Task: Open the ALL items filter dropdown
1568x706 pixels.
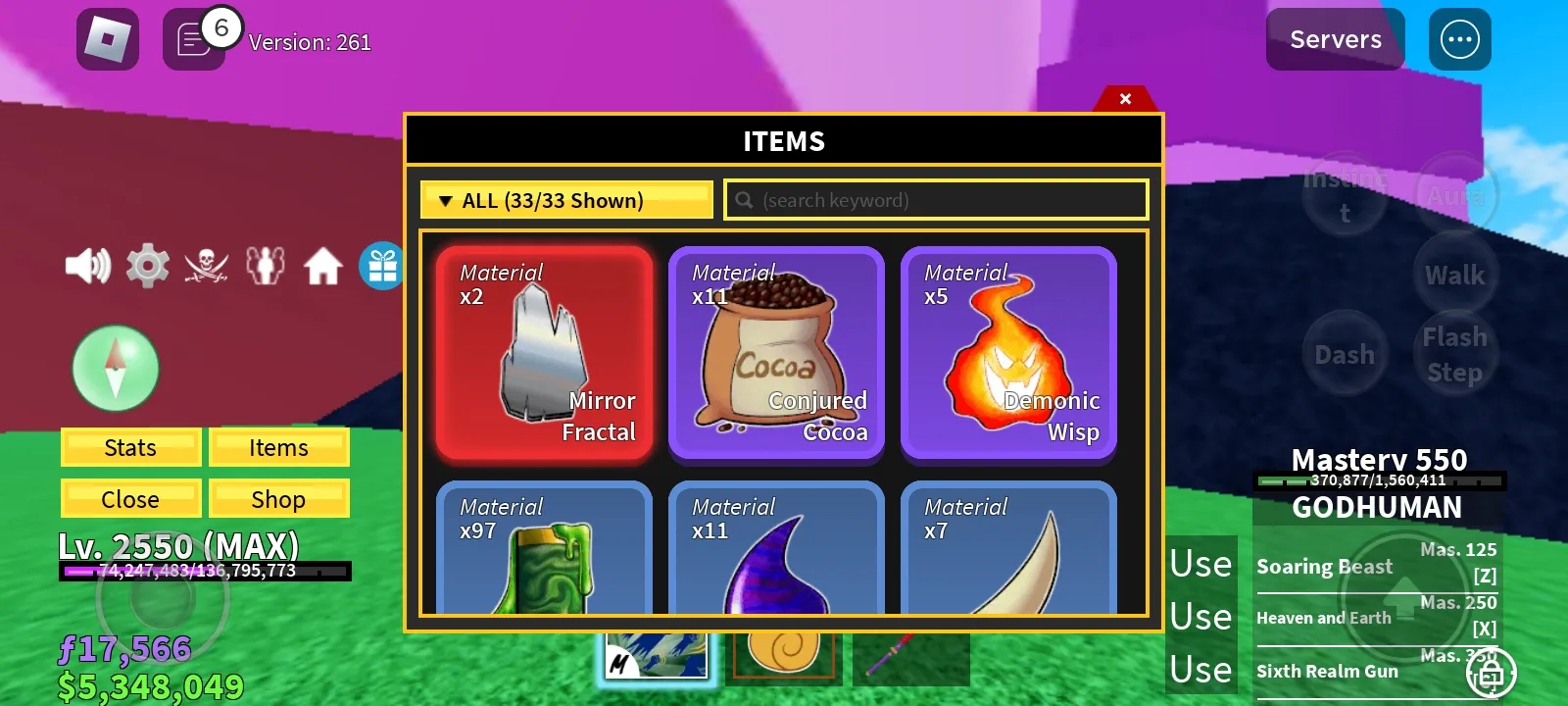Action: (x=565, y=199)
